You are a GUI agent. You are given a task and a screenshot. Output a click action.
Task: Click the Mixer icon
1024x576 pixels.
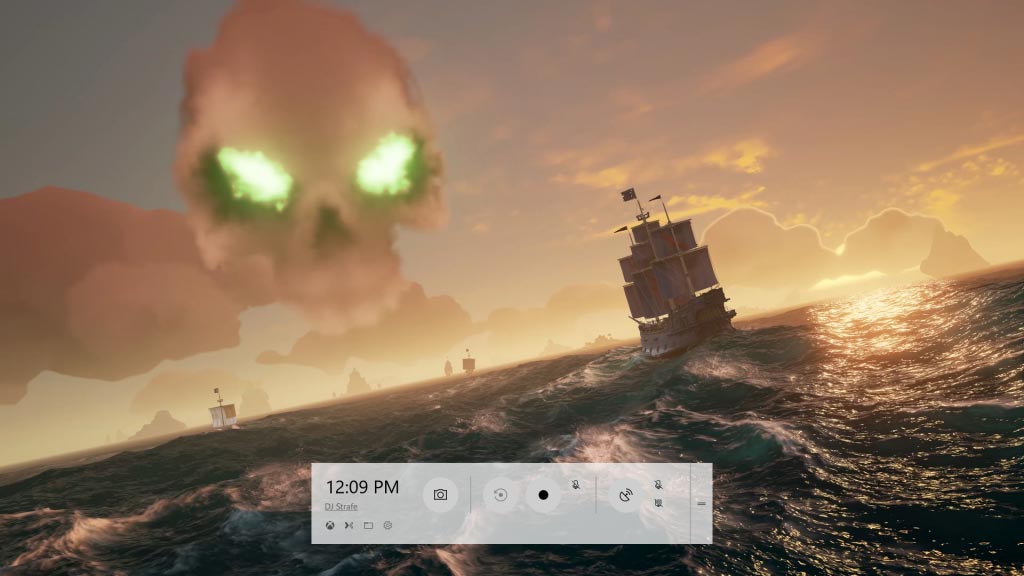(x=349, y=525)
